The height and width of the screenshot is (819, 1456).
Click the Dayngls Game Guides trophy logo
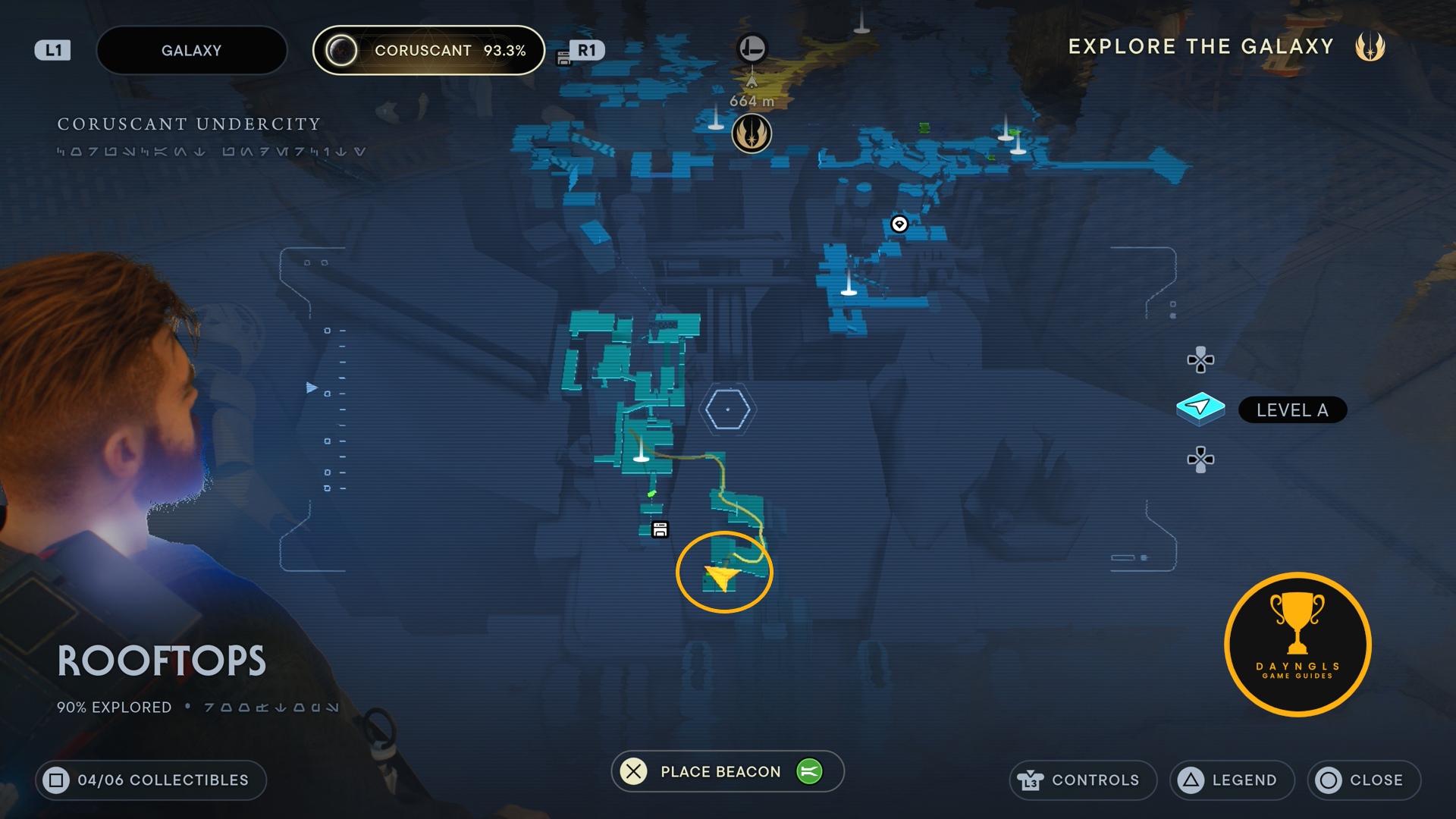[1298, 645]
